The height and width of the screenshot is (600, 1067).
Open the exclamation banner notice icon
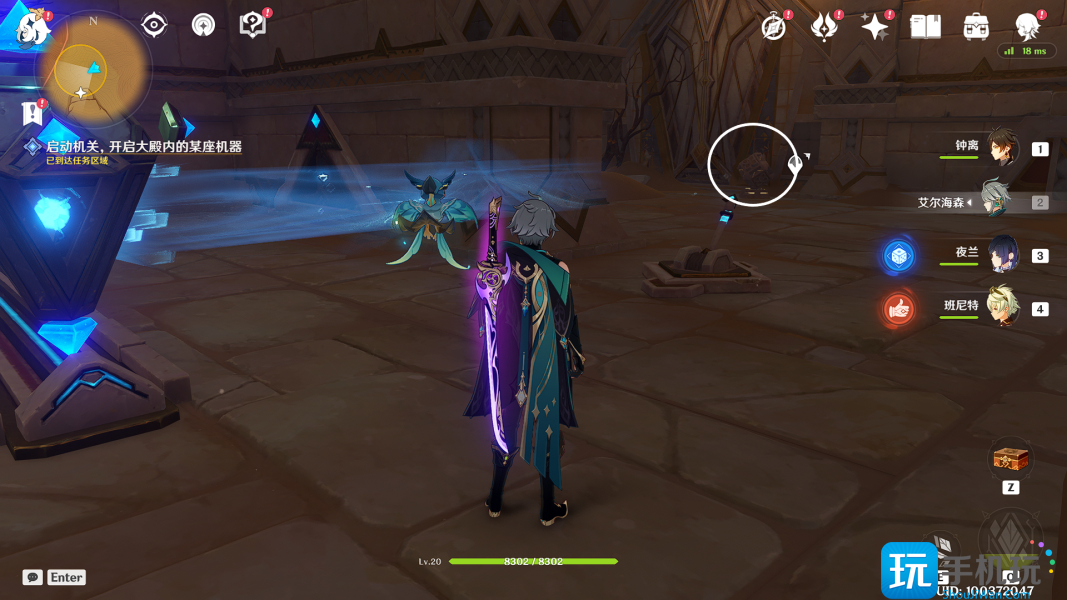point(33,110)
